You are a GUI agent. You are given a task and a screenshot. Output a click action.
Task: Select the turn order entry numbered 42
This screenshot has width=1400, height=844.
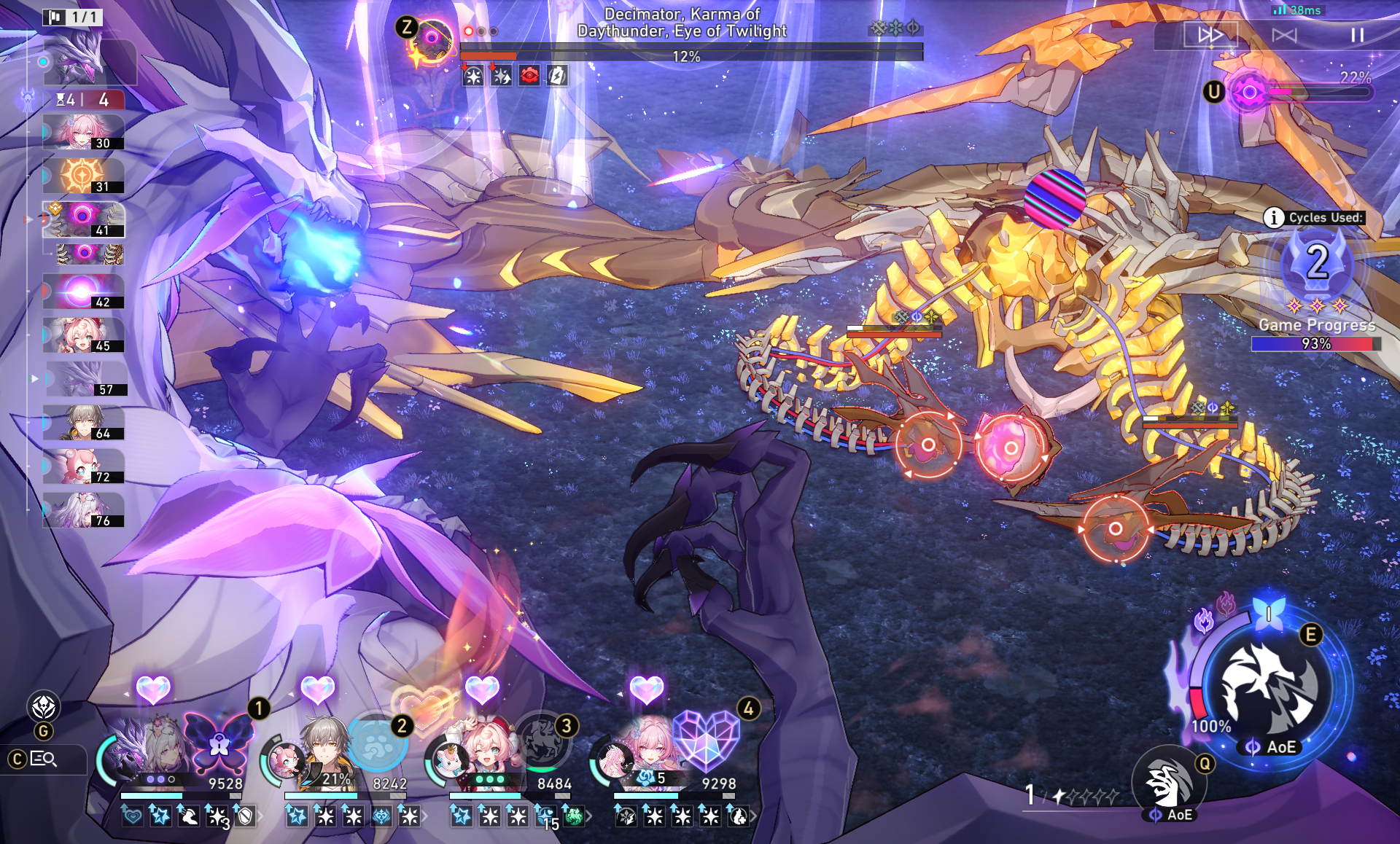click(x=83, y=292)
